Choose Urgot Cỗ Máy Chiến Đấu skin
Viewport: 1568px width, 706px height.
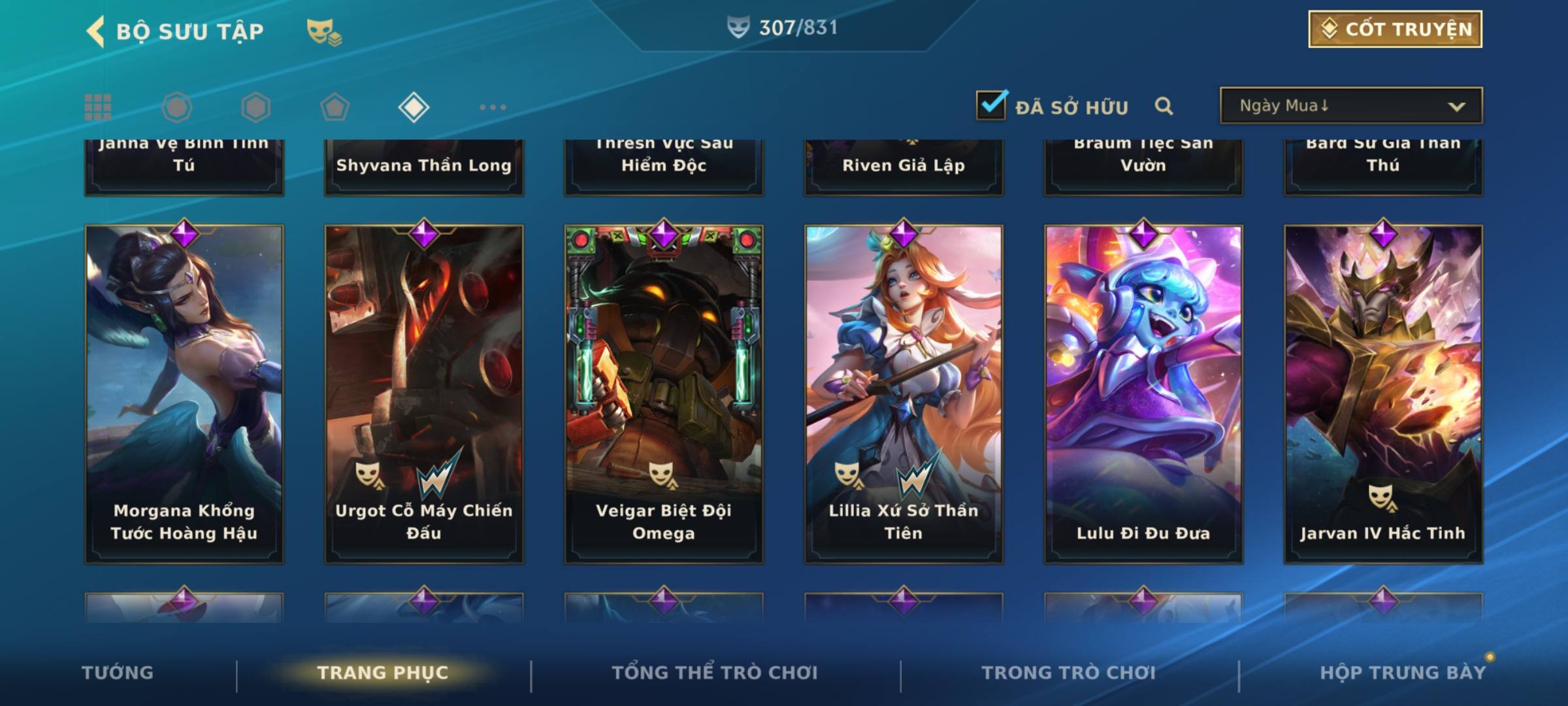(424, 394)
